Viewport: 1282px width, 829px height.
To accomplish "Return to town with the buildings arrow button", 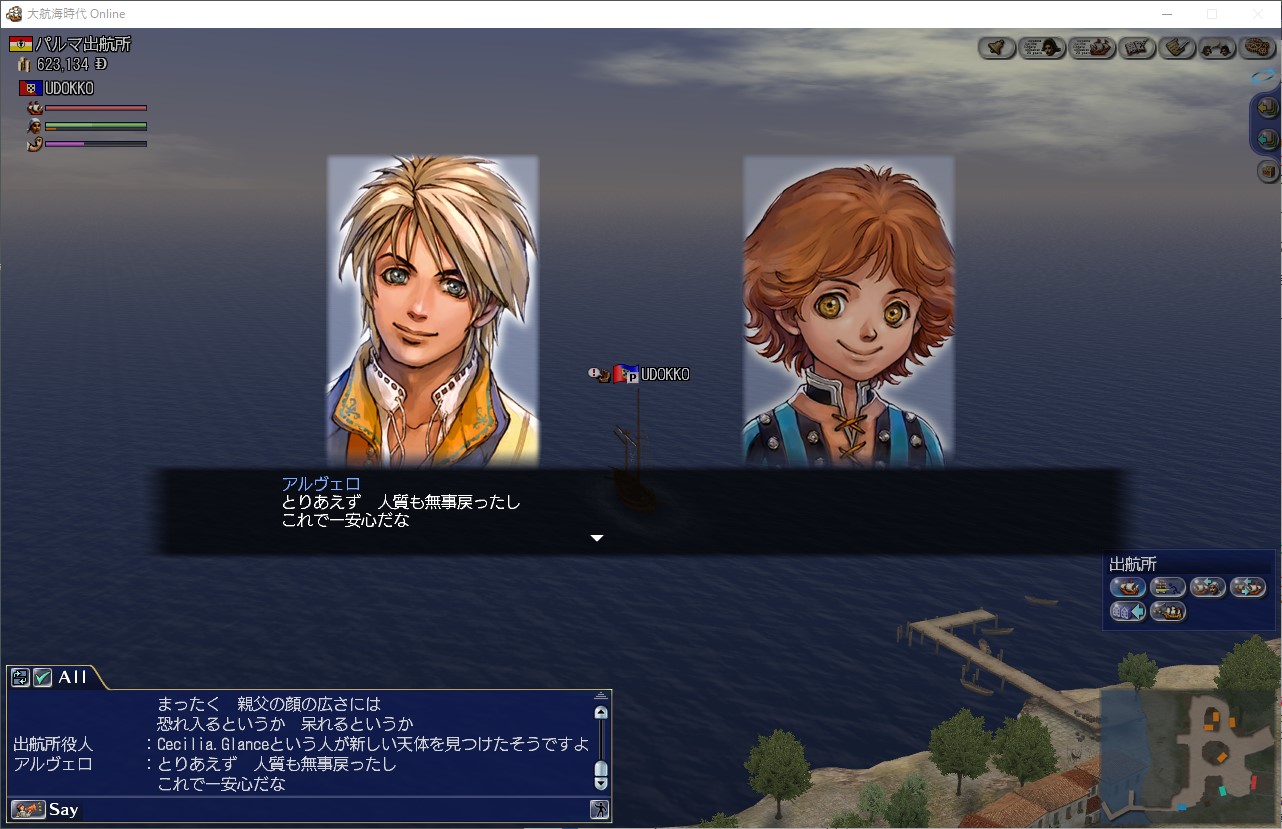I will tap(1128, 611).
